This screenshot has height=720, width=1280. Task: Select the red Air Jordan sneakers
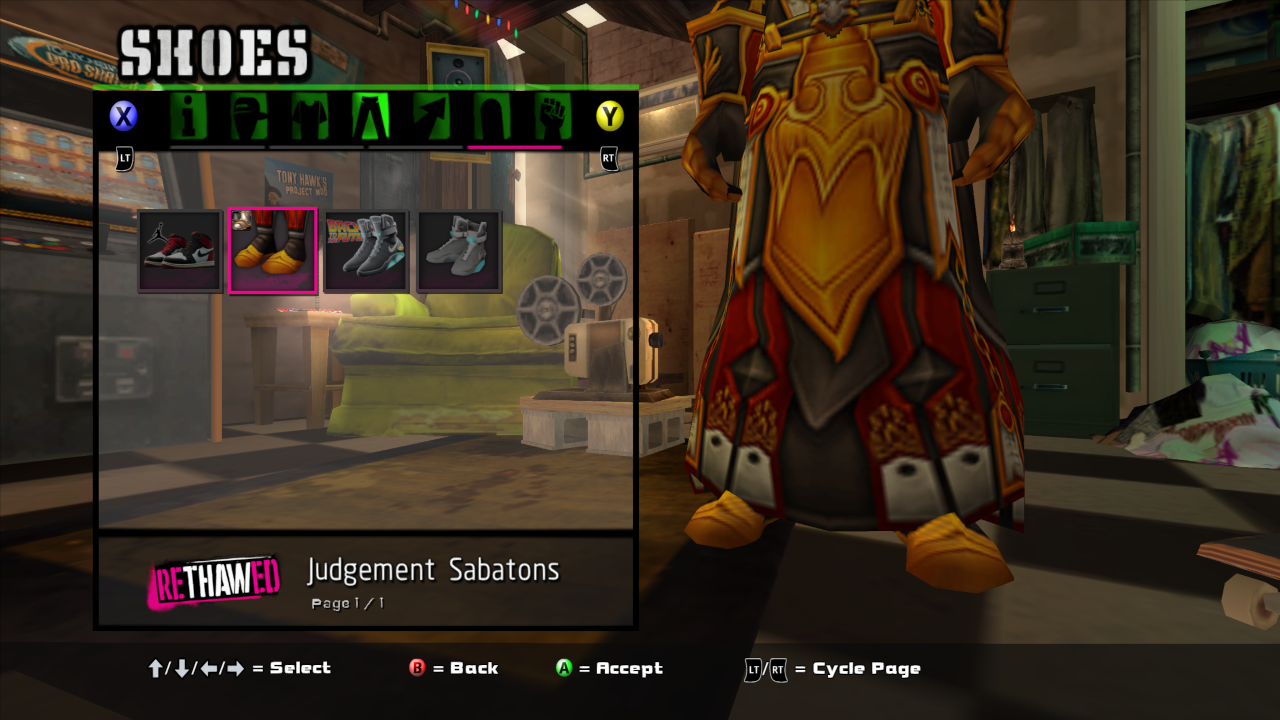click(180, 251)
